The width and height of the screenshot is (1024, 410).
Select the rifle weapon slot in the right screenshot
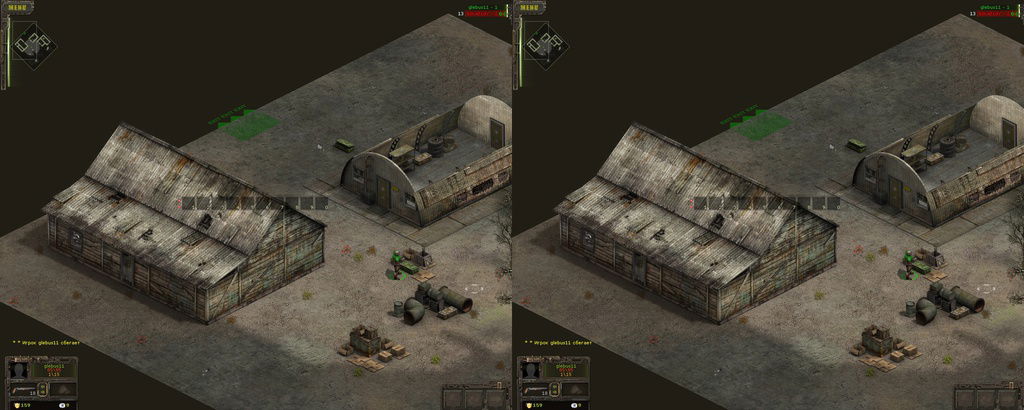coord(535,391)
